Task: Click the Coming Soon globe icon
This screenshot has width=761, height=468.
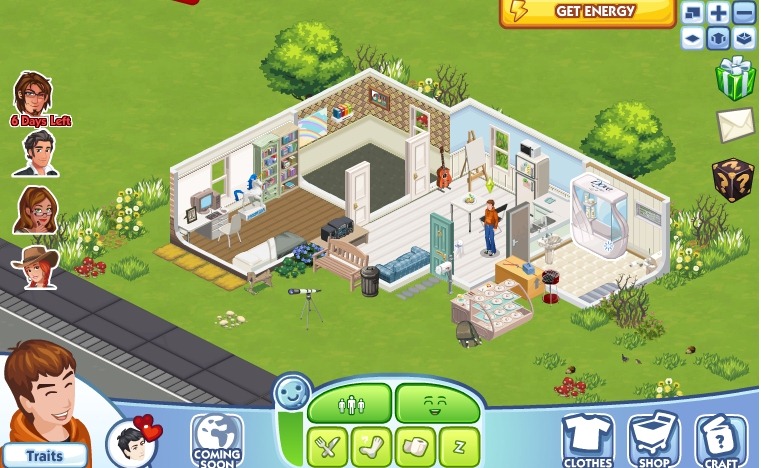Action: 217,440
